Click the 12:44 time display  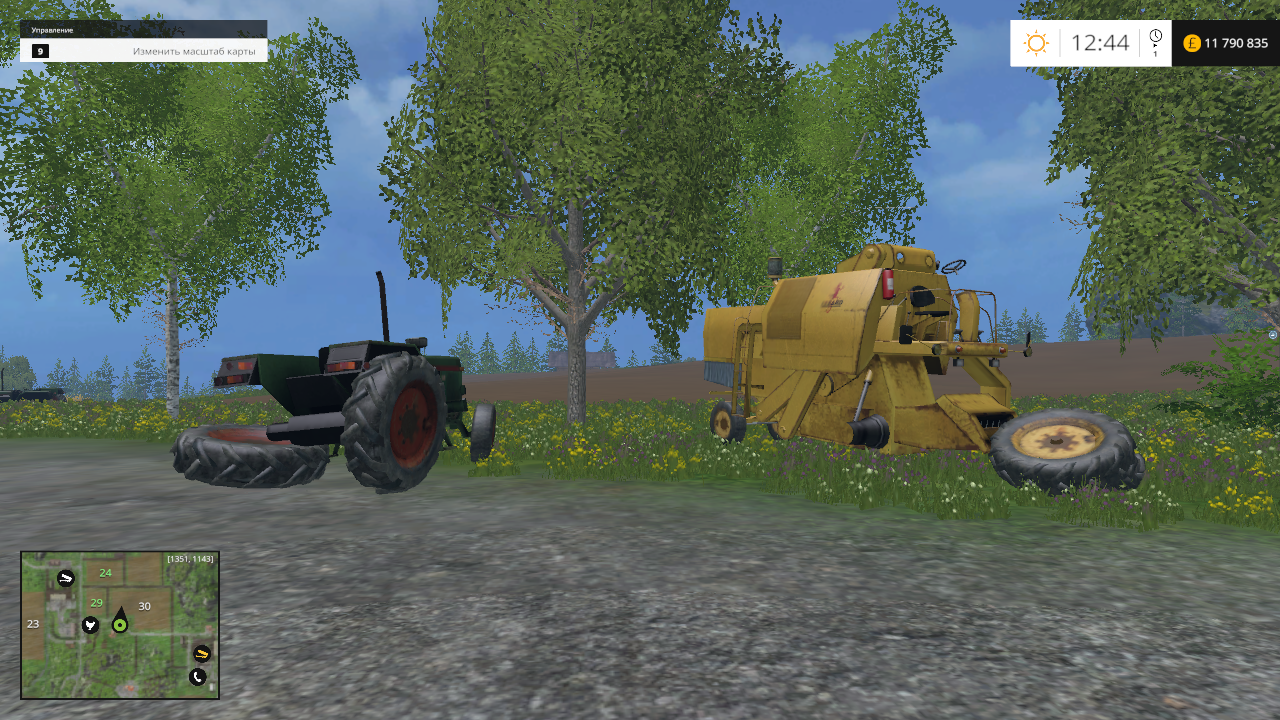click(1100, 43)
